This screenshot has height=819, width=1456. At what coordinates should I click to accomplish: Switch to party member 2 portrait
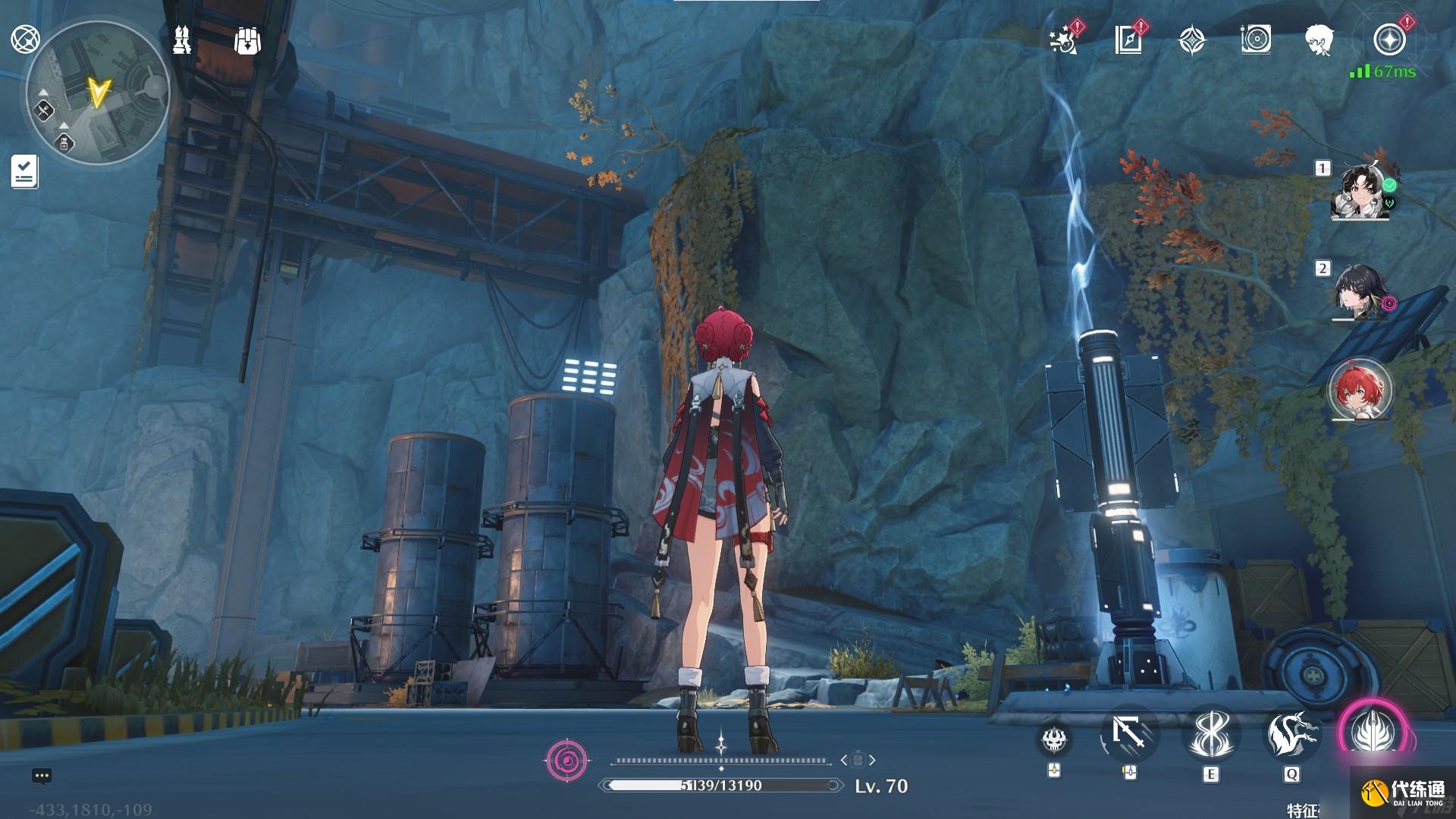pyautogui.click(x=1362, y=292)
